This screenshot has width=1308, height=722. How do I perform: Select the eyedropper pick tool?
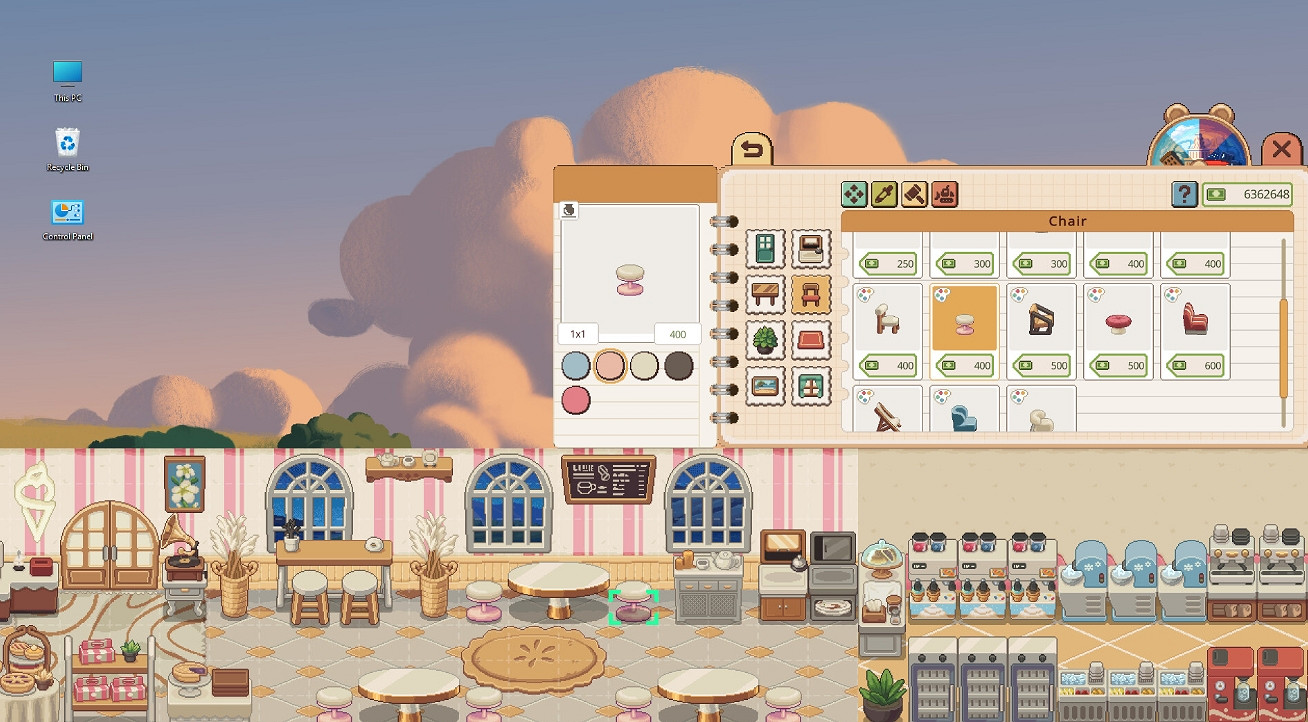(x=885, y=194)
